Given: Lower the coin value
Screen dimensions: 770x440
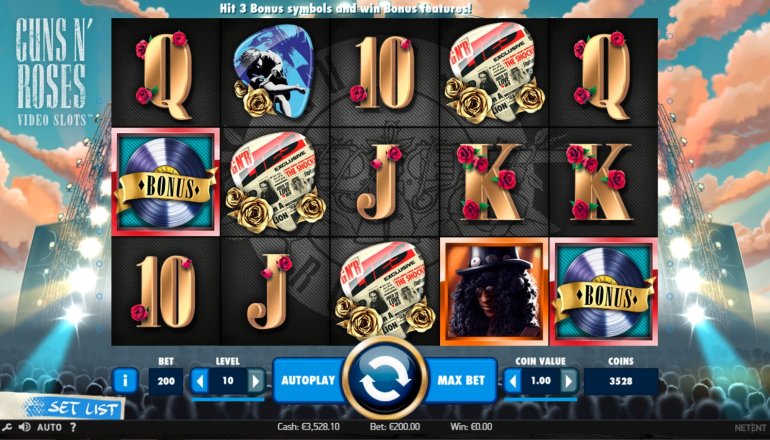Looking at the screenshot, I should coord(513,381).
